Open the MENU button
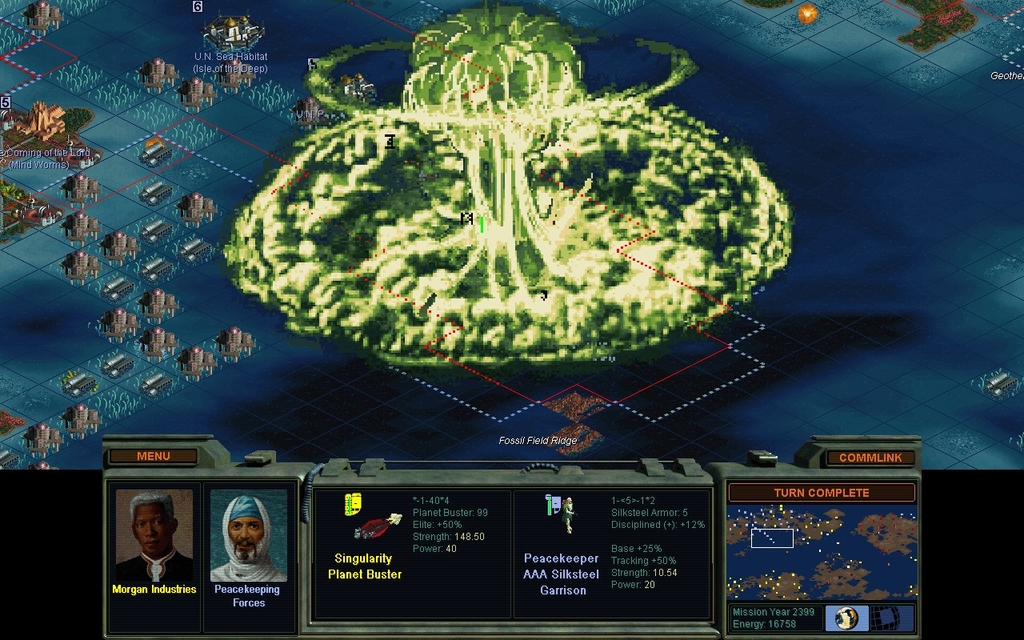Image resolution: width=1024 pixels, height=640 pixels. tap(153, 457)
